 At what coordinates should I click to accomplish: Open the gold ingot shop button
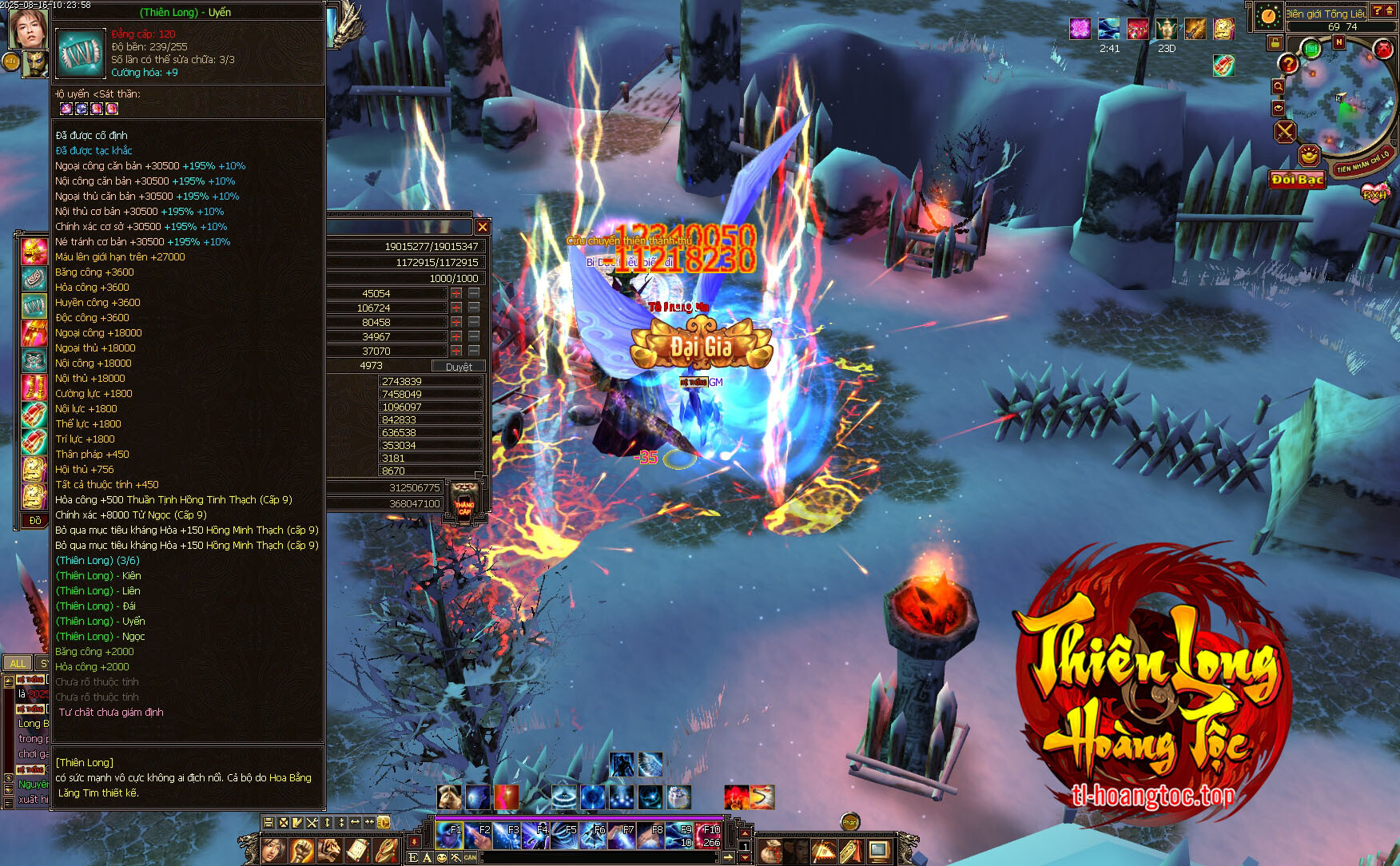pos(1309,155)
